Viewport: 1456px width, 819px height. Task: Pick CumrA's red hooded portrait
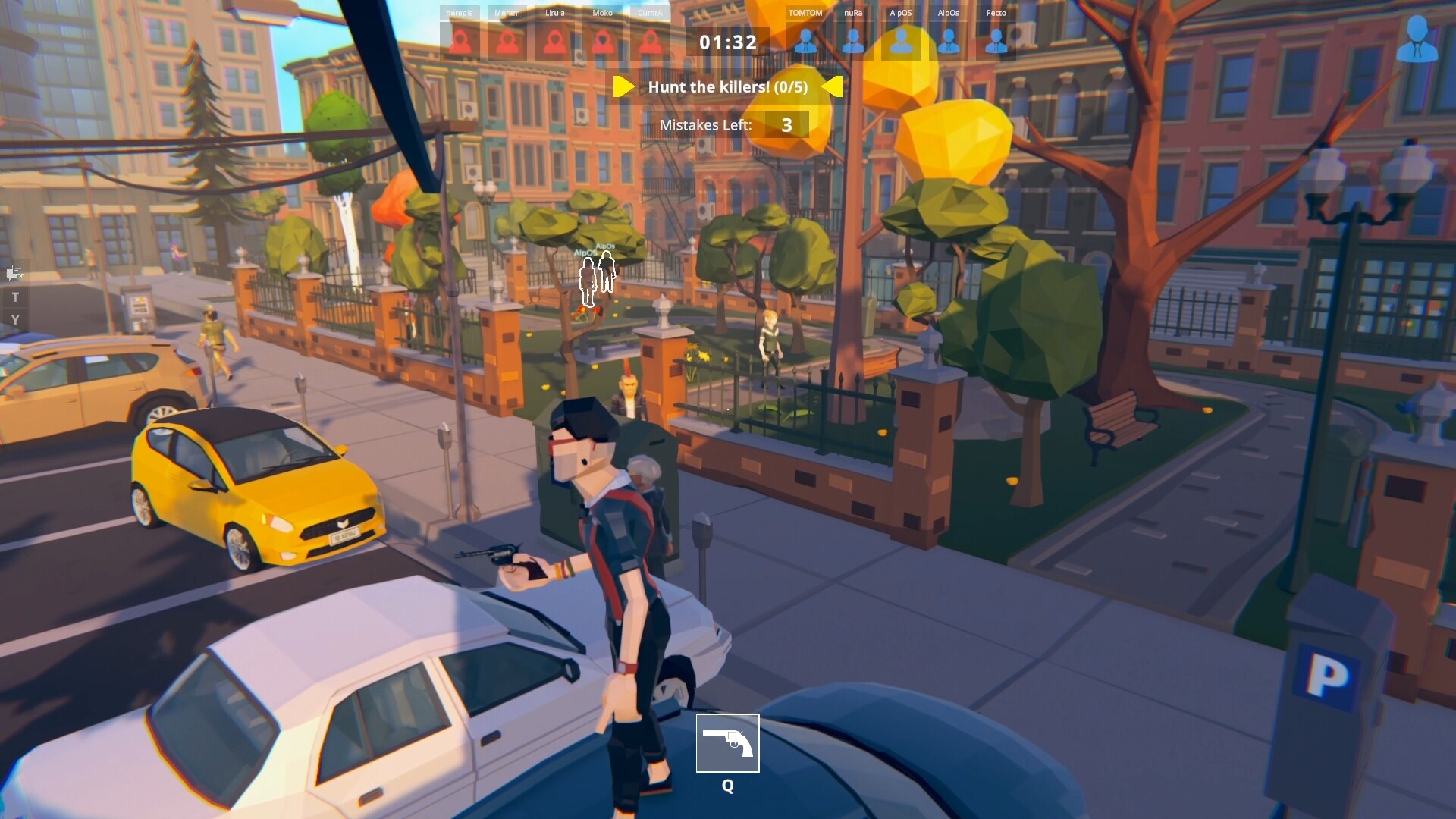pyautogui.click(x=650, y=42)
